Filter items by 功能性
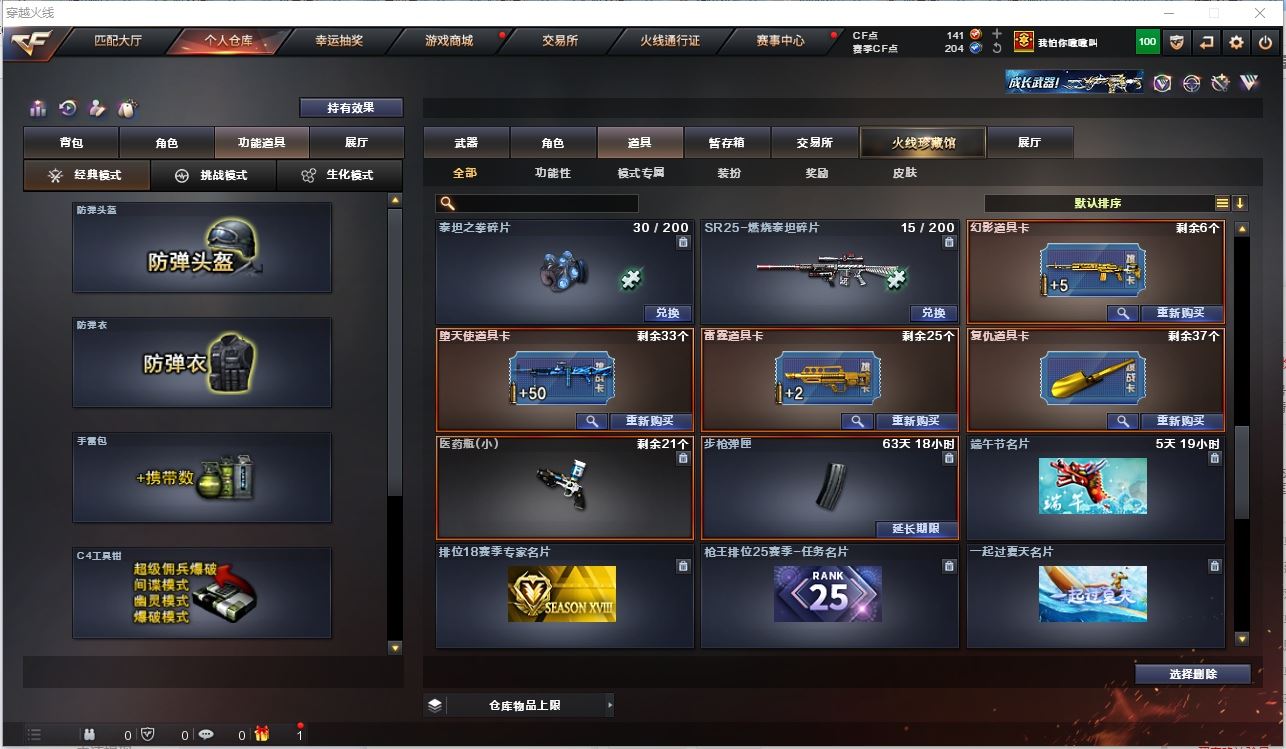The height and width of the screenshot is (749, 1286). 552,173
